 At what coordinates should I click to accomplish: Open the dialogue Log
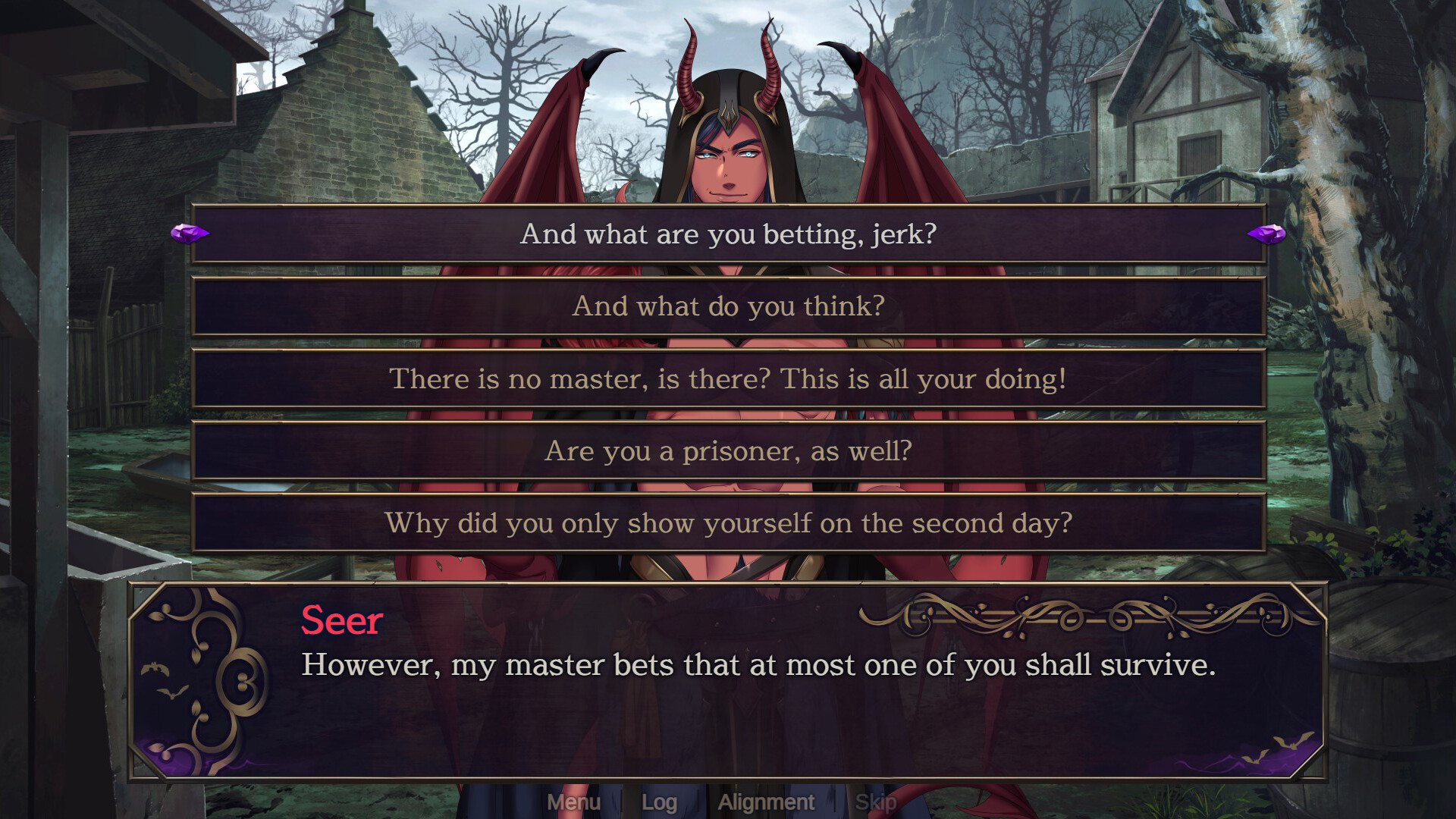(660, 802)
